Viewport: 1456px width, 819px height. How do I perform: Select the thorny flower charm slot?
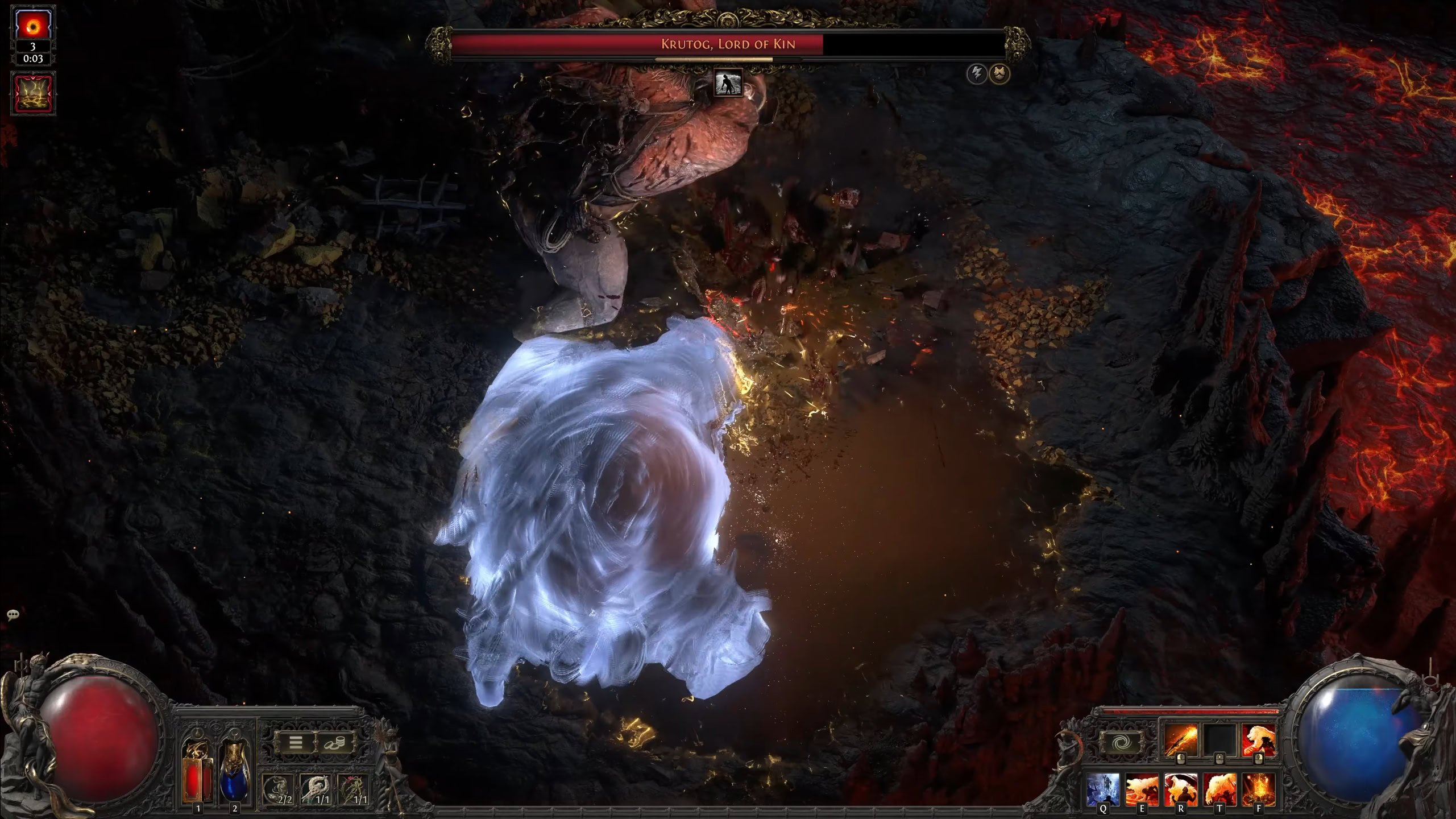(354, 790)
